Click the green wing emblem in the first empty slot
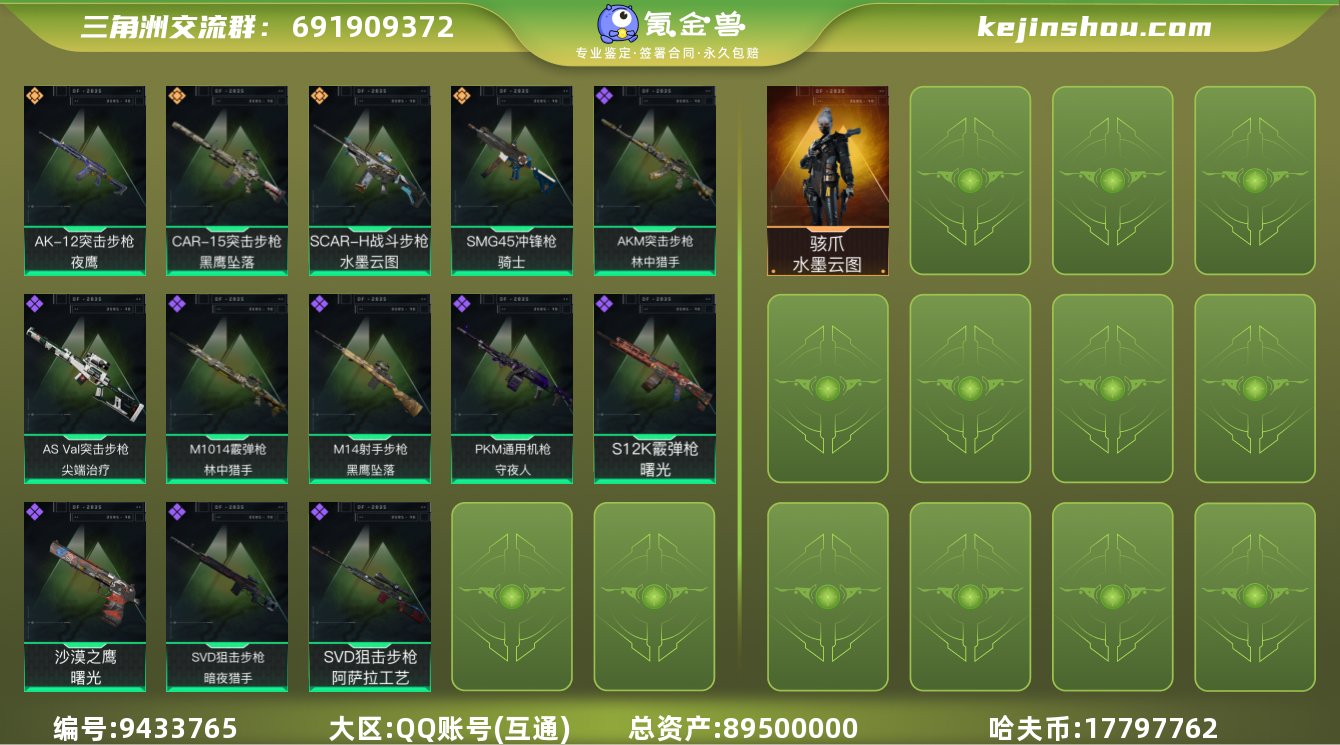The width and height of the screenshot is (1340, 745). (x=969, y=182)
